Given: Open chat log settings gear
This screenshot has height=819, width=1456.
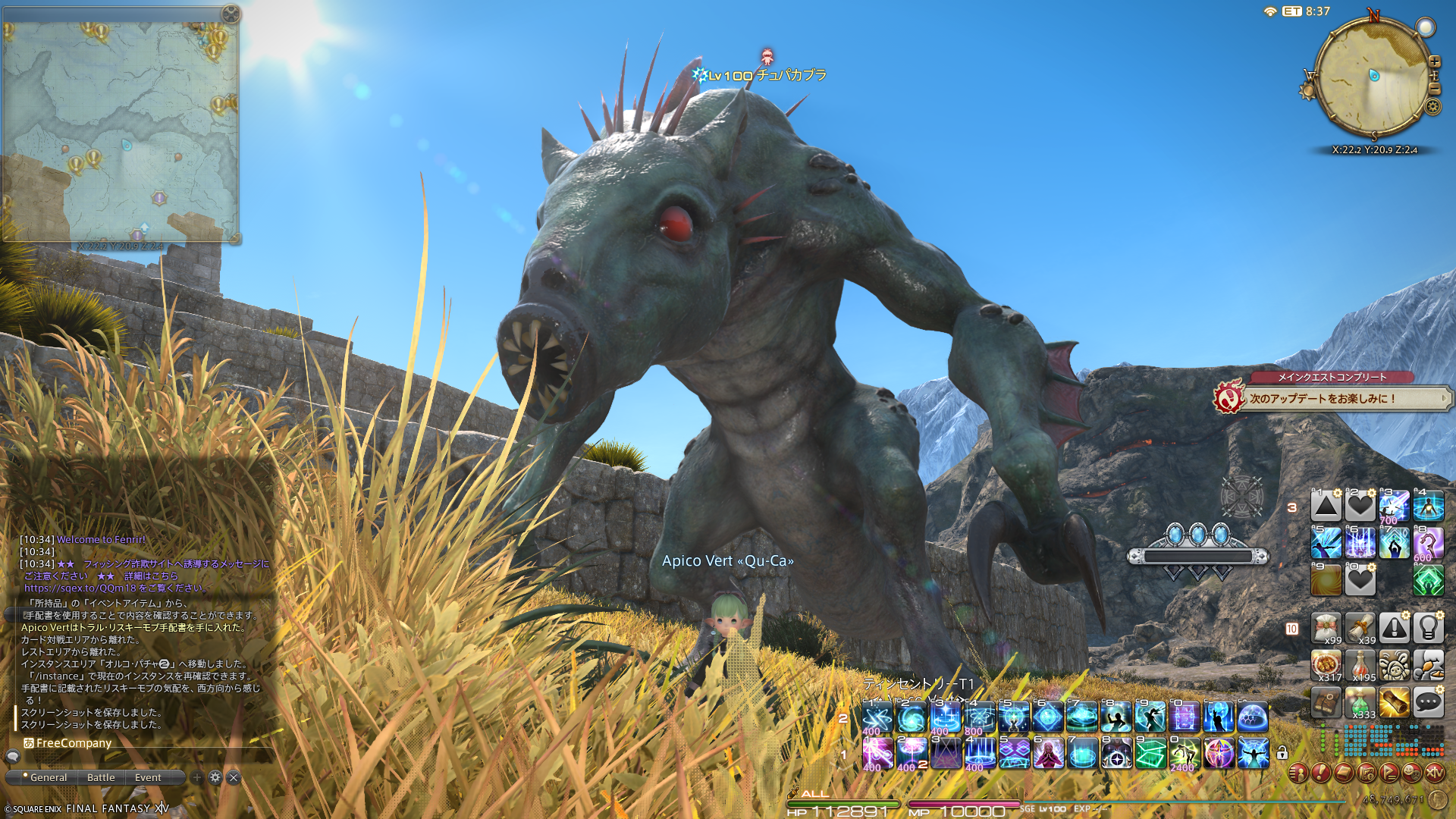Looking at the screenshot, I should [x=215, y=777].
